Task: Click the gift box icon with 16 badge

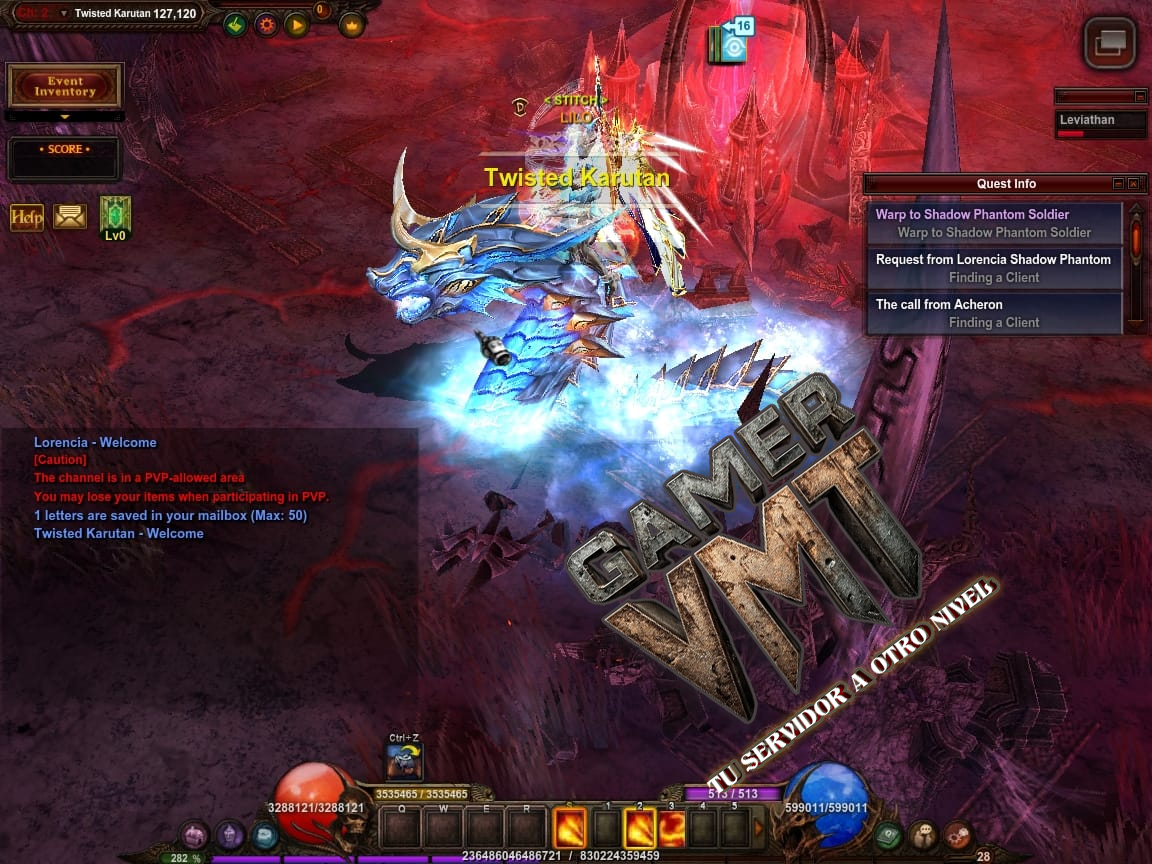Action: pos(730,42)
